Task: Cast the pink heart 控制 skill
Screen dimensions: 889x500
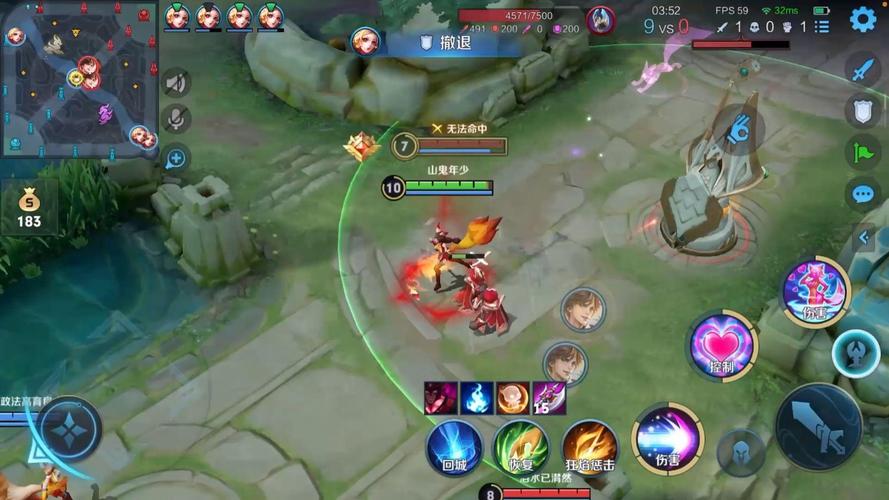Action: pos(723,346)
